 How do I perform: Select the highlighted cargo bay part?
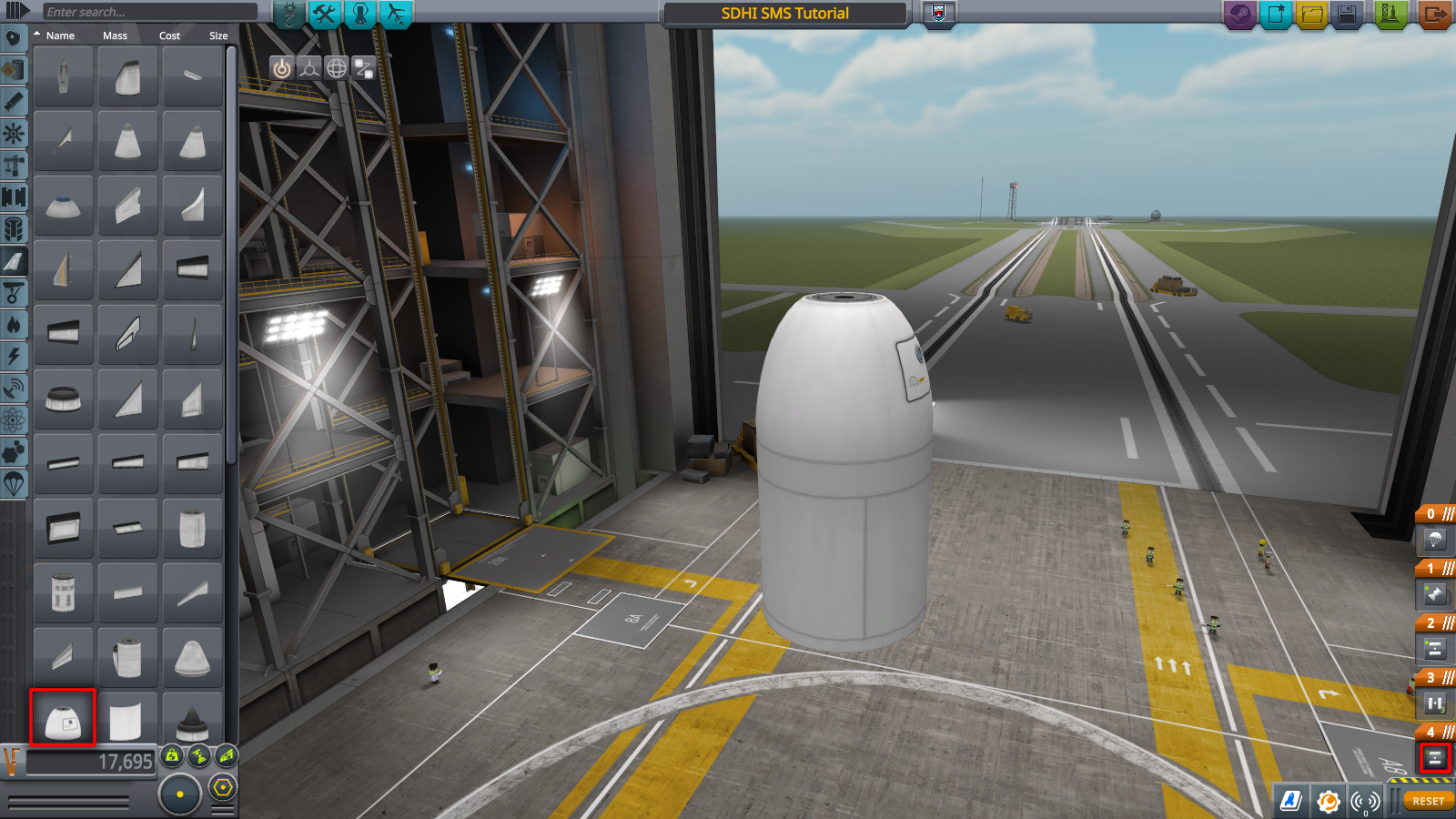tap(63, 719)
